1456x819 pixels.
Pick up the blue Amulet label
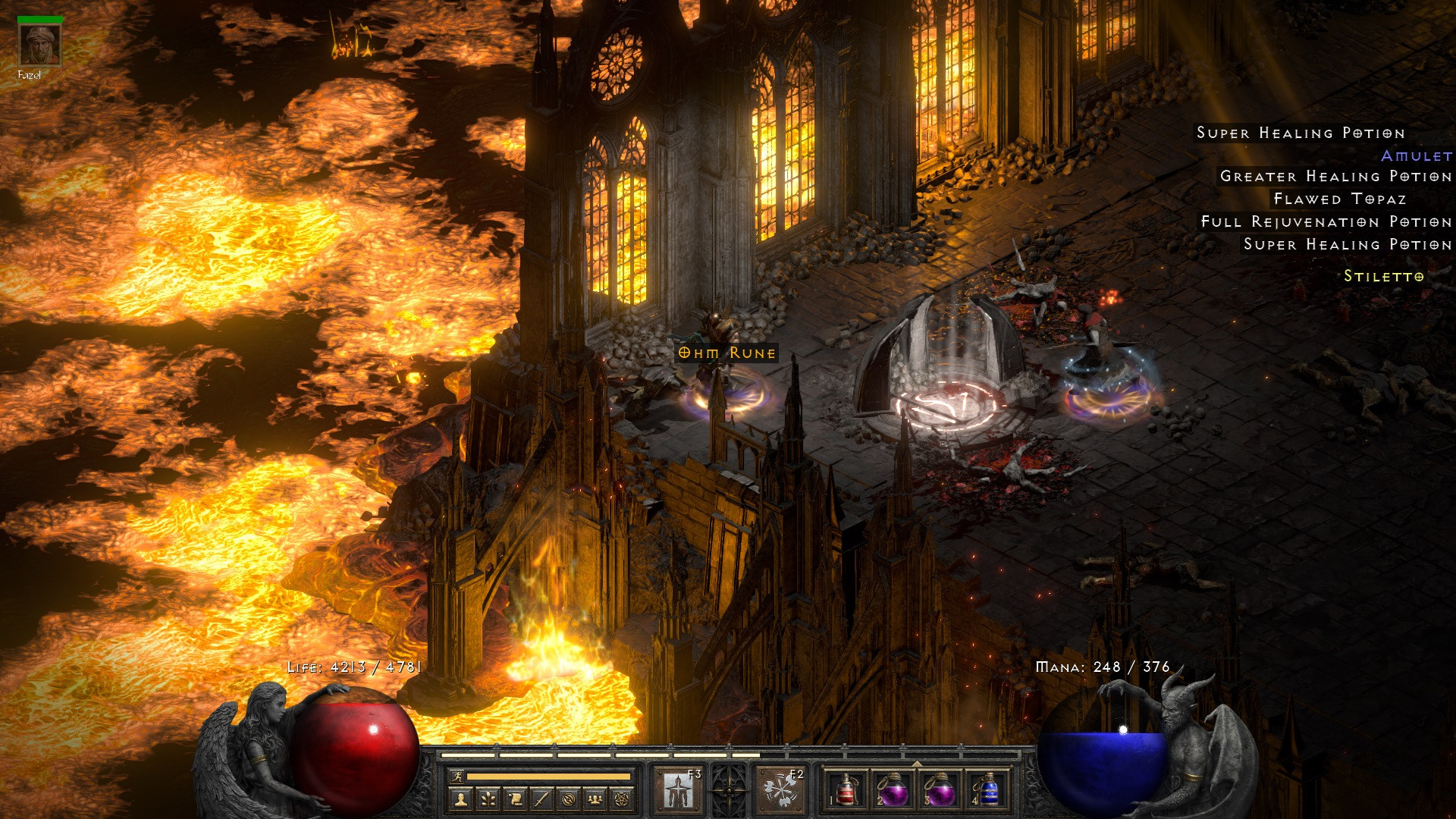[1416, 156]
